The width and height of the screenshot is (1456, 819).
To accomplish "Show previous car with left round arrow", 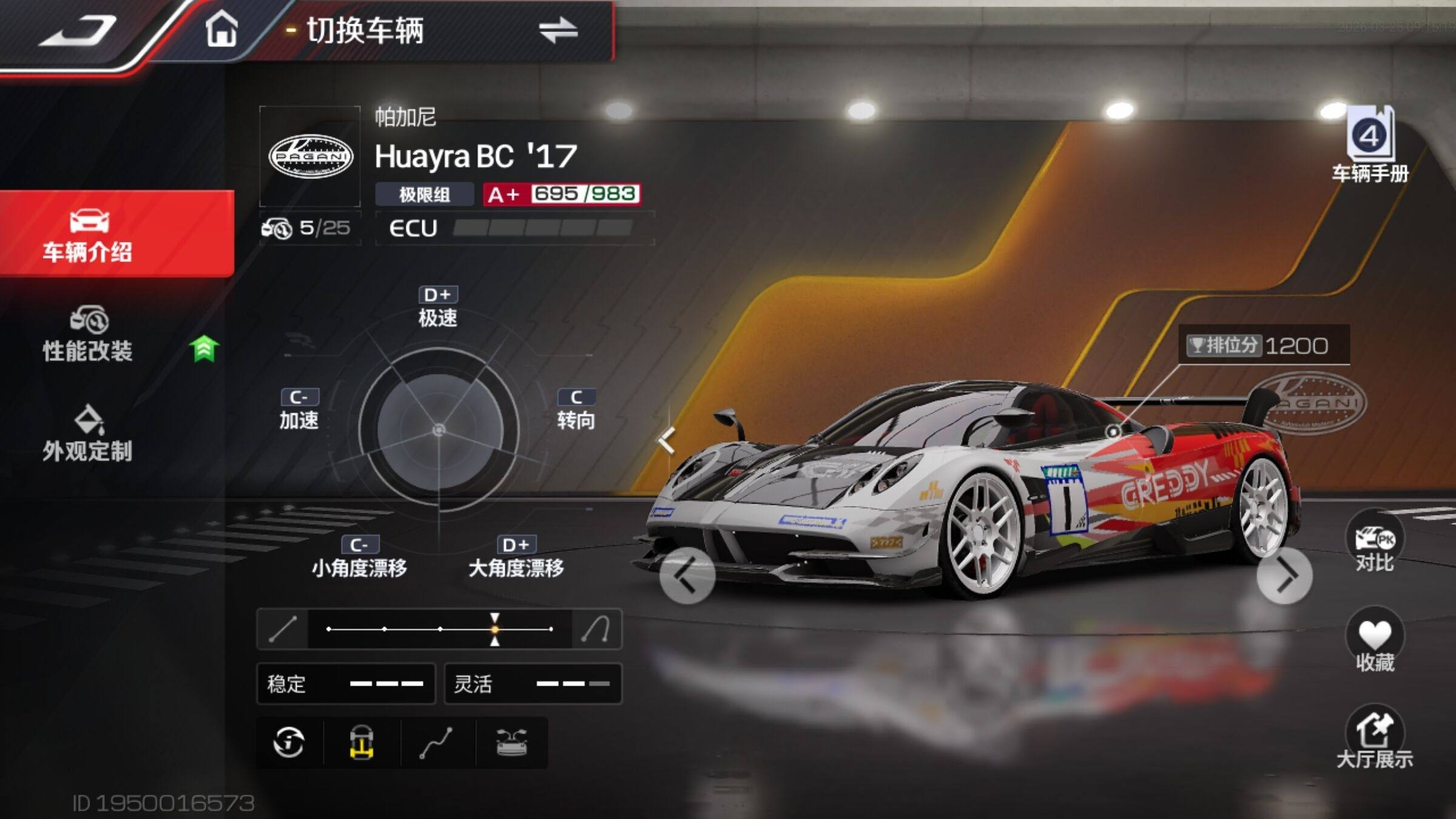I will coord(687,576).
